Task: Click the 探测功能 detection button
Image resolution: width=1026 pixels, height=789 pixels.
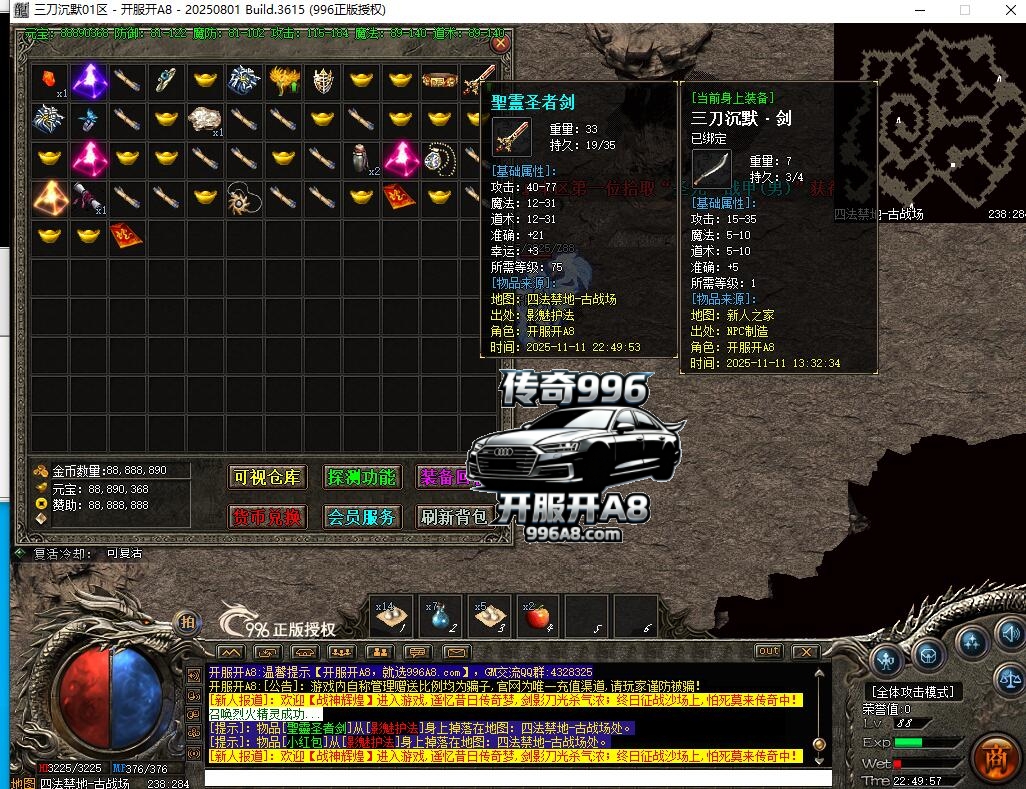Action: 361,477
